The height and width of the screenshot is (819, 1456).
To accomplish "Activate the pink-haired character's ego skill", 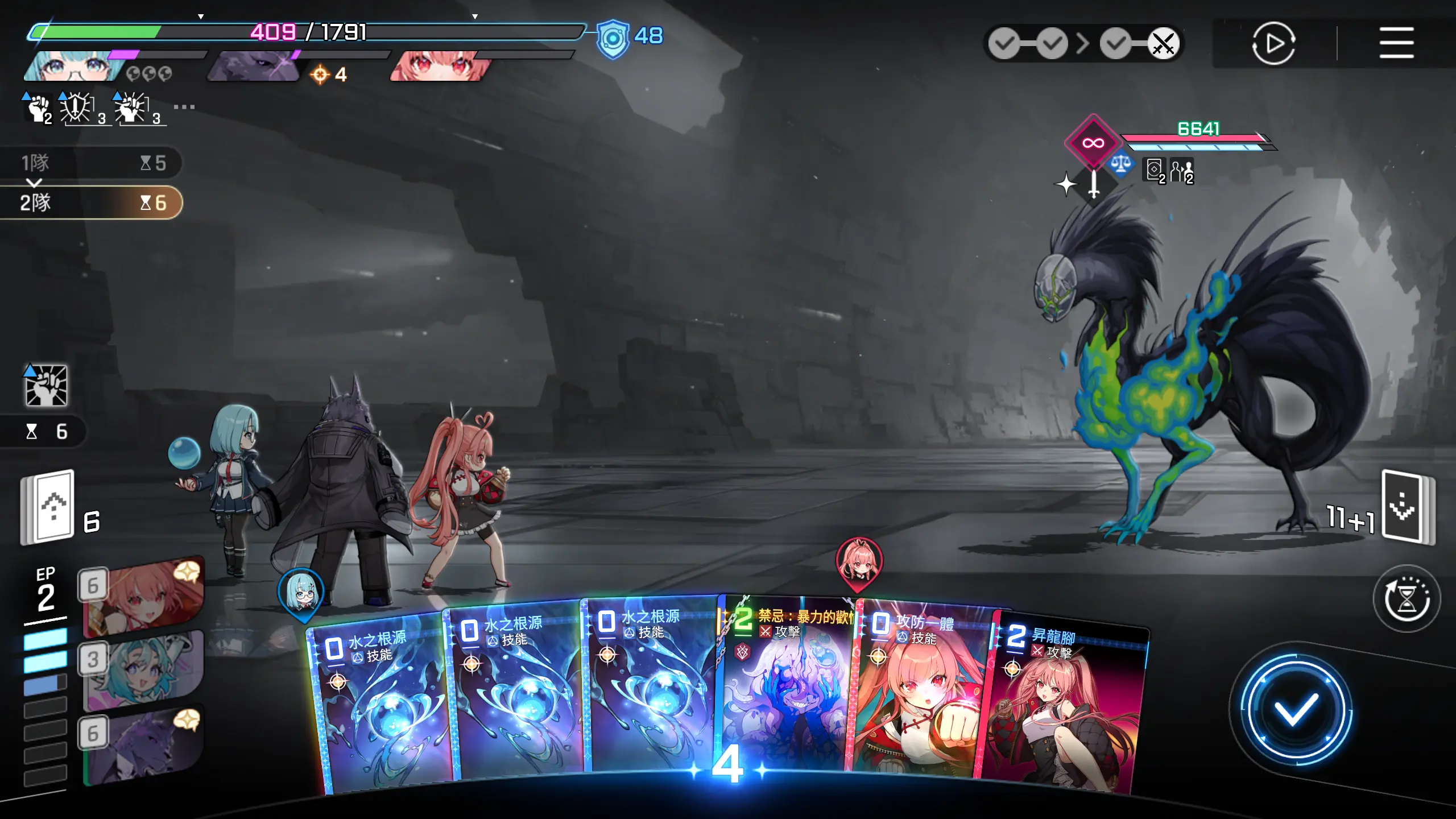I will (x=143, y=597).
